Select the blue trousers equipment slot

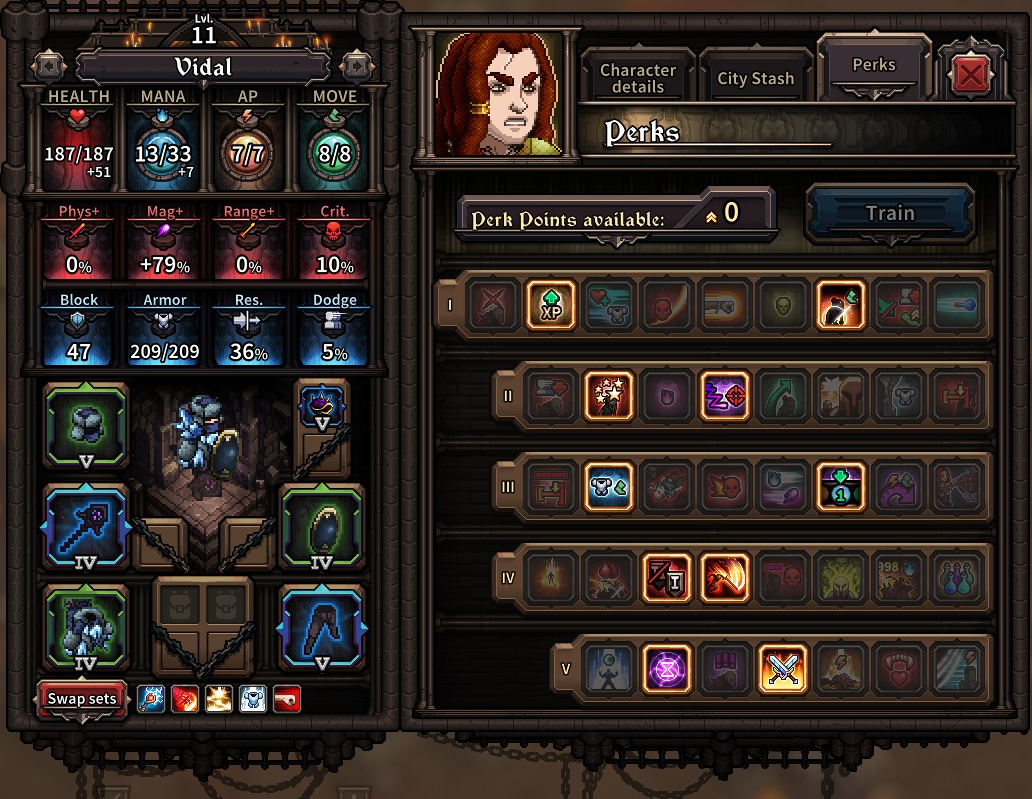(x=321, y=627)
